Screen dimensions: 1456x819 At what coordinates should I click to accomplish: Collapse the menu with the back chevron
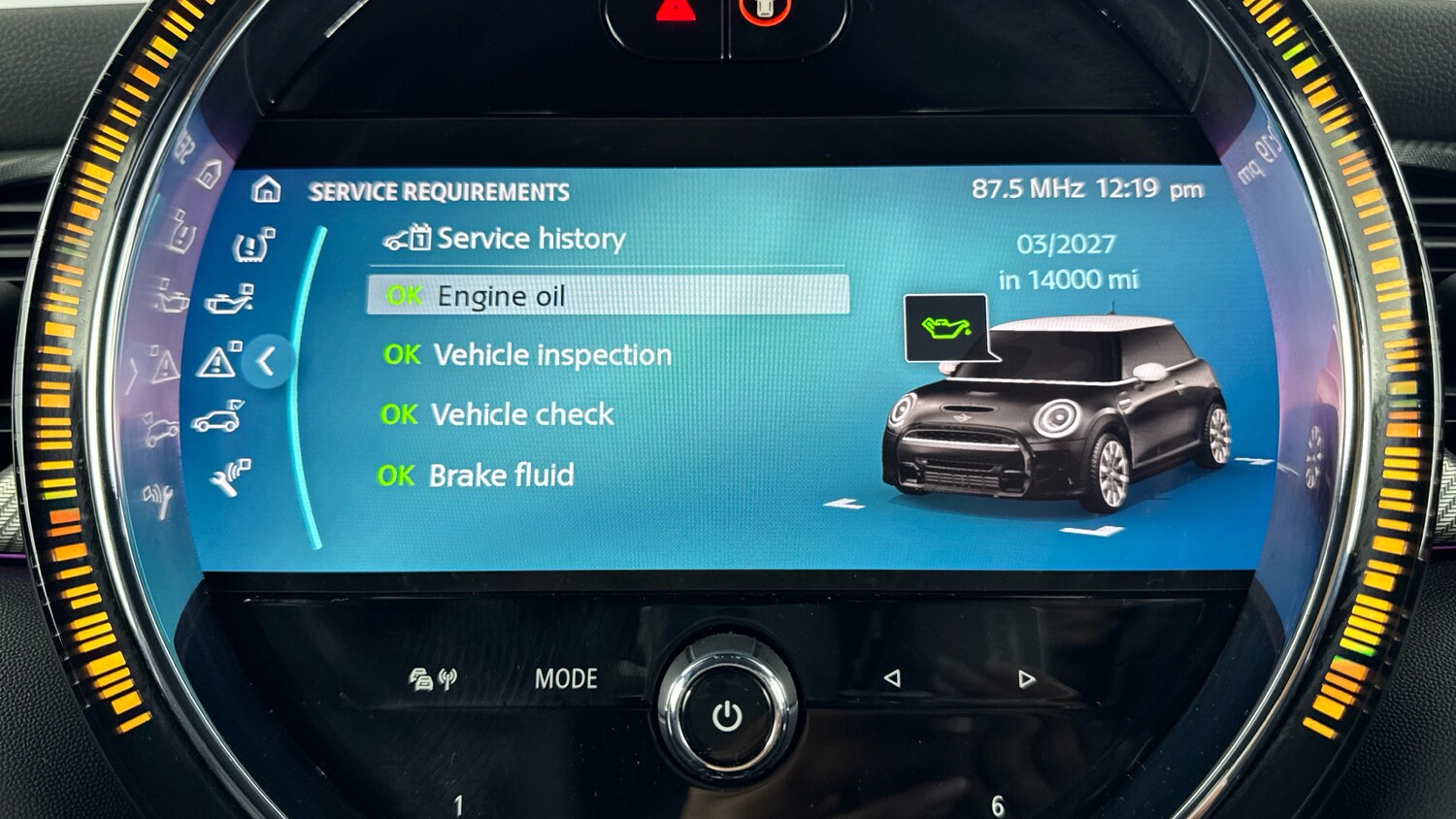pos(264,361)
